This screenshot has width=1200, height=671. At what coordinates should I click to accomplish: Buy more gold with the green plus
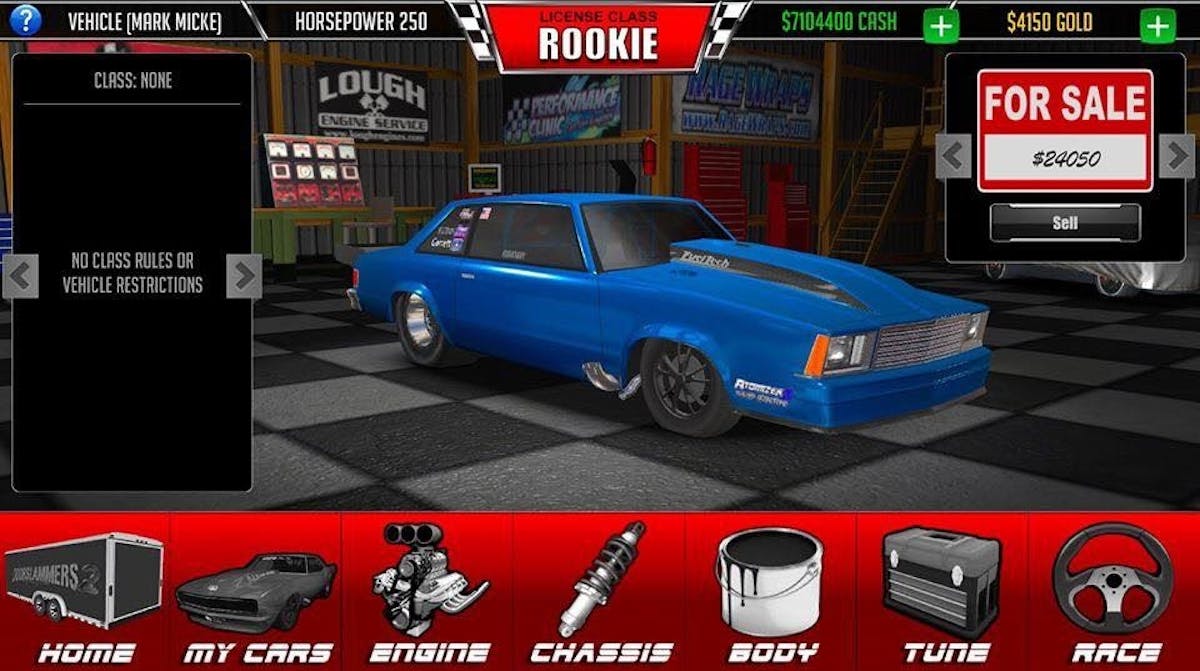click(1157, 24)
